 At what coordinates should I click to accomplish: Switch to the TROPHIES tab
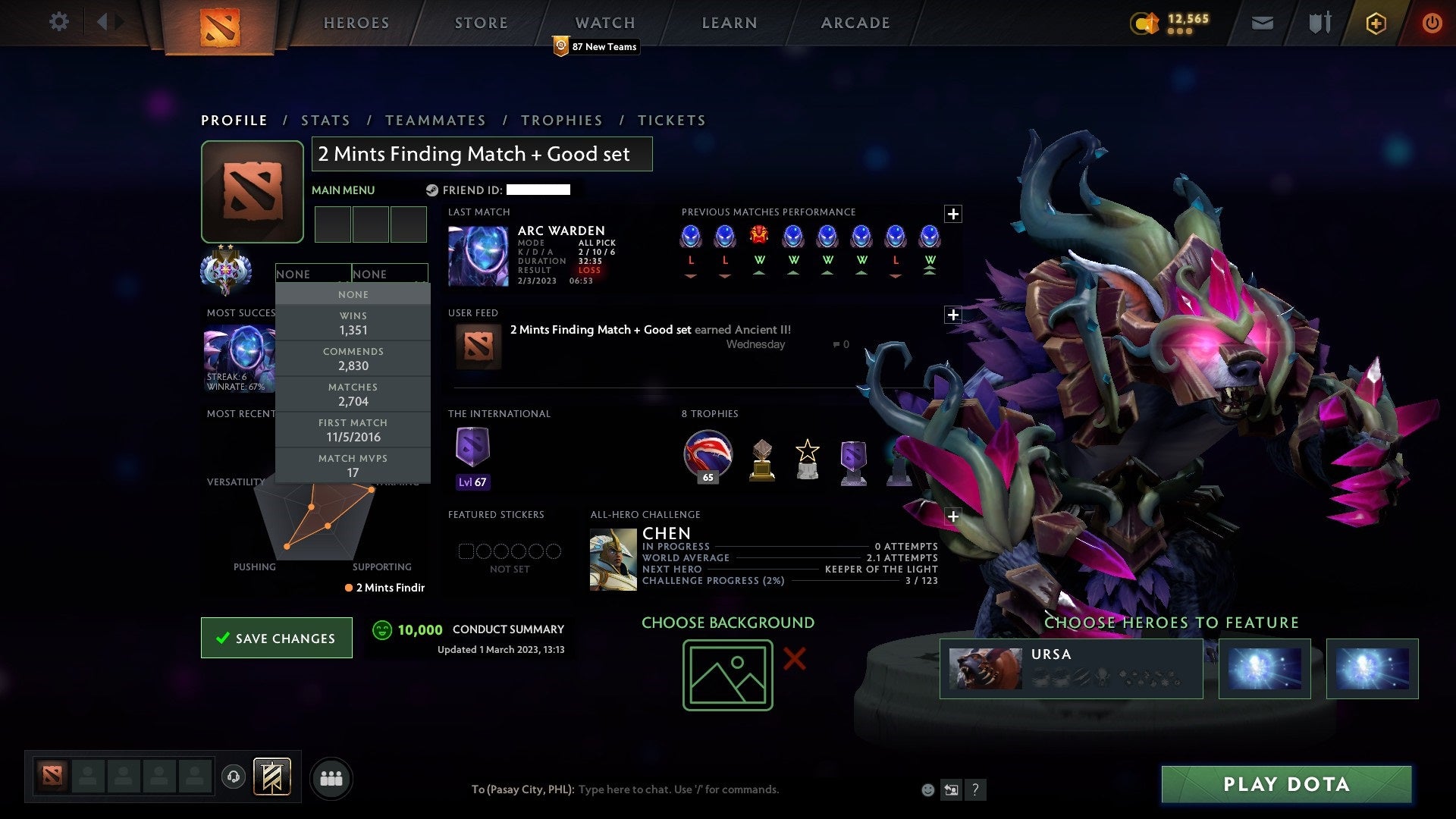click(x=562, y=120)
